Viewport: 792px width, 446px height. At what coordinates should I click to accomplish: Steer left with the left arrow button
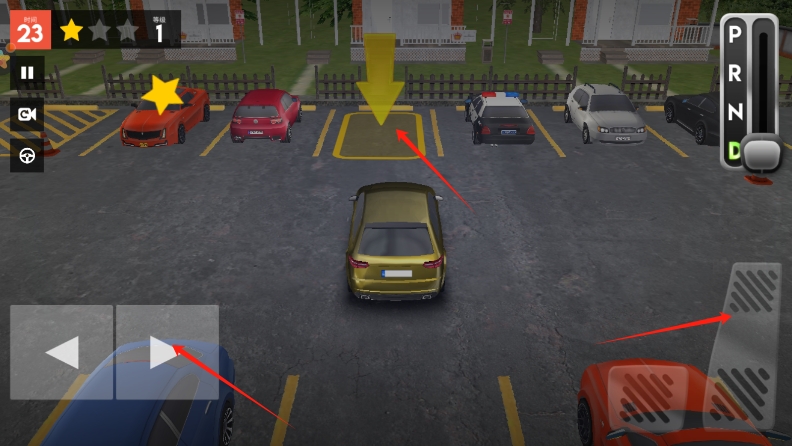click(62, 352)
